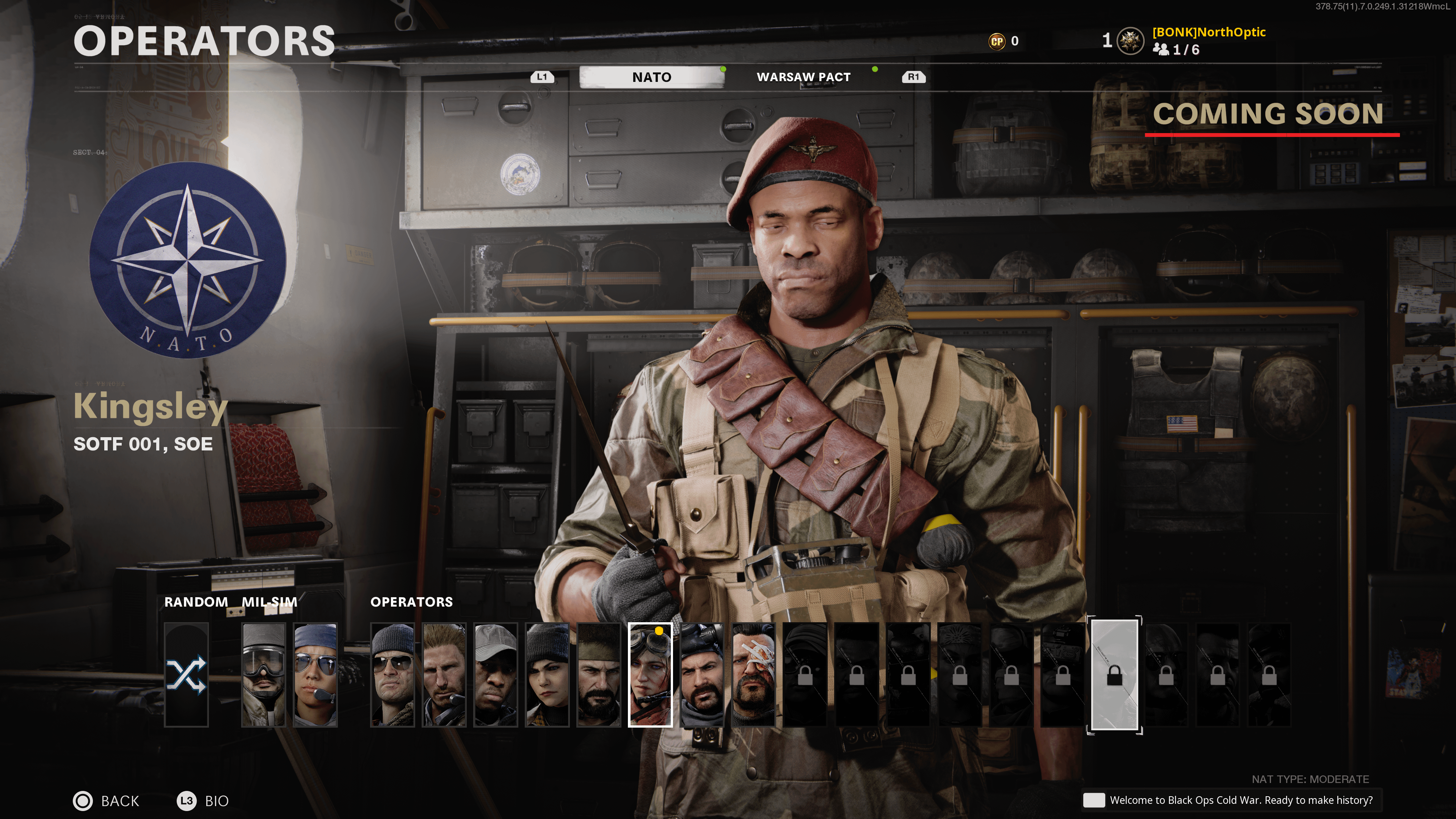Choose the Mil-Sim operator wearing ski goggles
Screen dimensions: 1456x819
point(264,674)
